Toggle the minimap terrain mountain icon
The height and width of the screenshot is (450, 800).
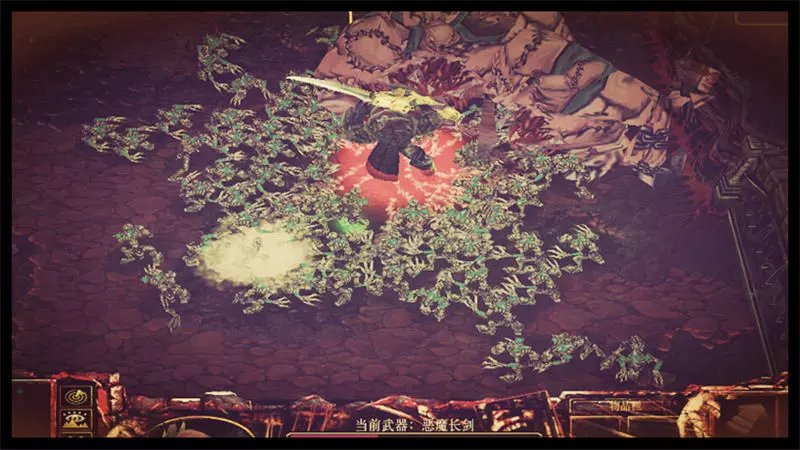click(75, 420)
